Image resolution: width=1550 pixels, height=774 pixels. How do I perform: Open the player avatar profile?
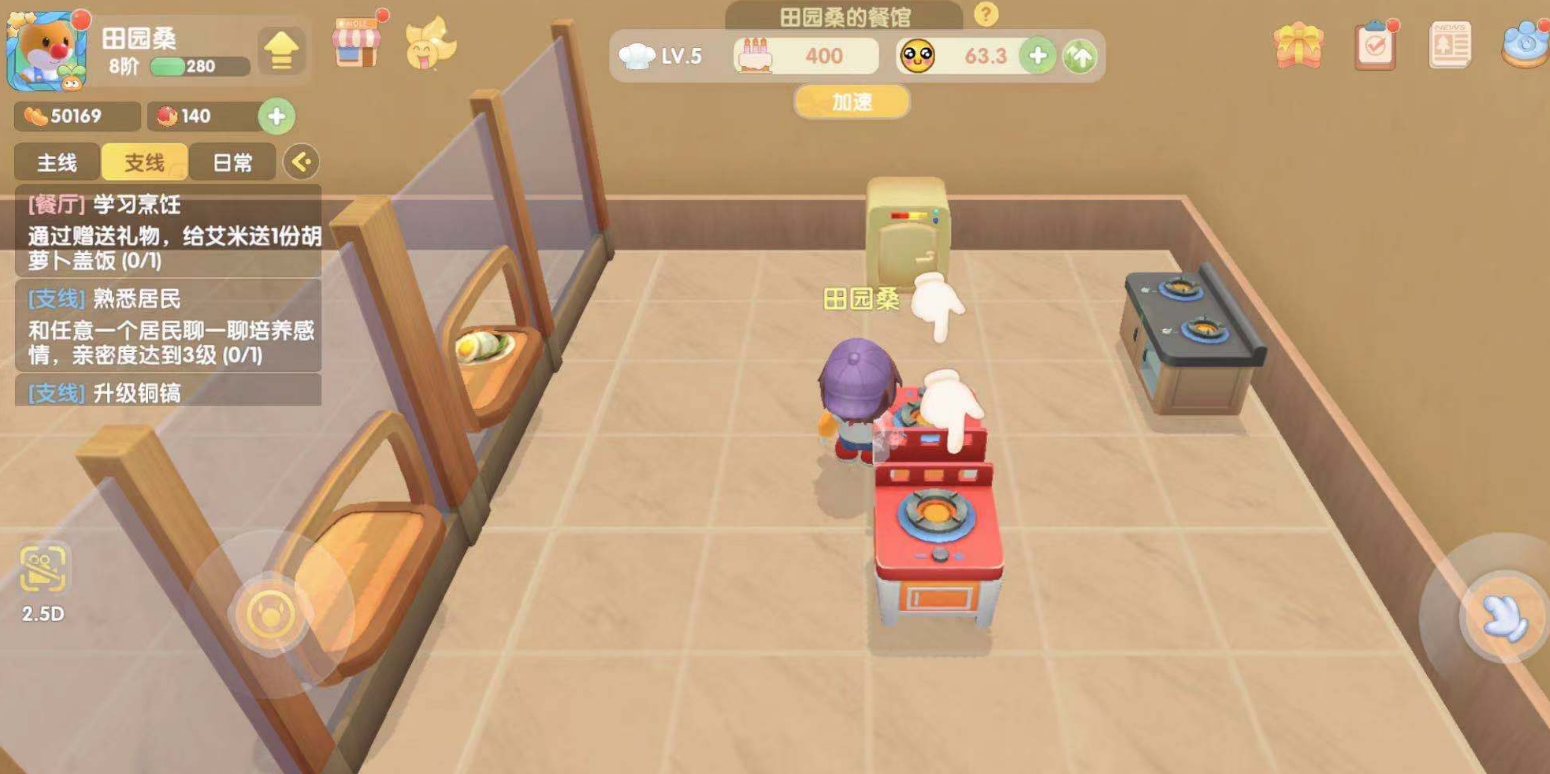point(46,51)
